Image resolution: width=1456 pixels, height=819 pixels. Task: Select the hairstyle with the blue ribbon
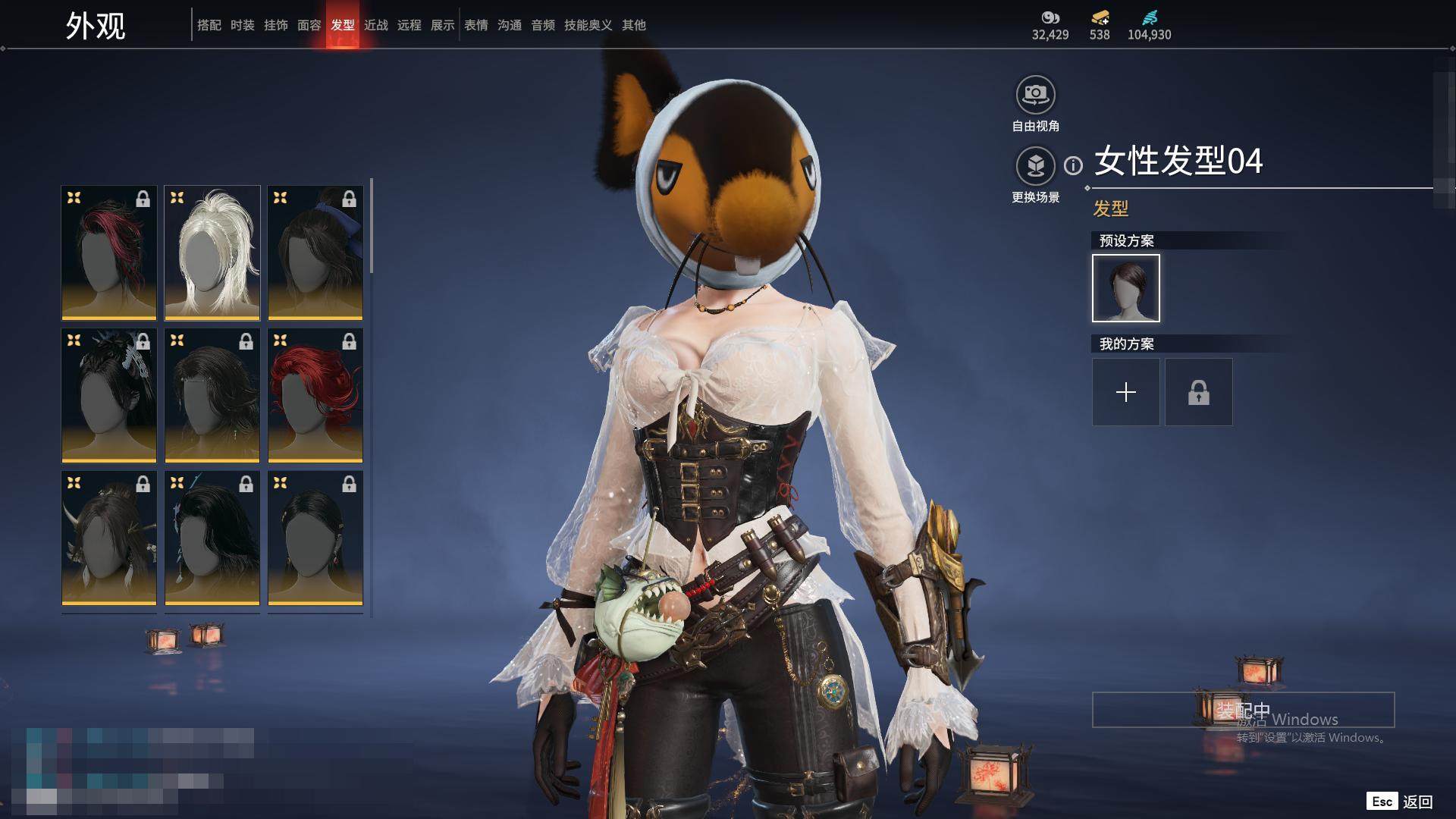[315, 253]
